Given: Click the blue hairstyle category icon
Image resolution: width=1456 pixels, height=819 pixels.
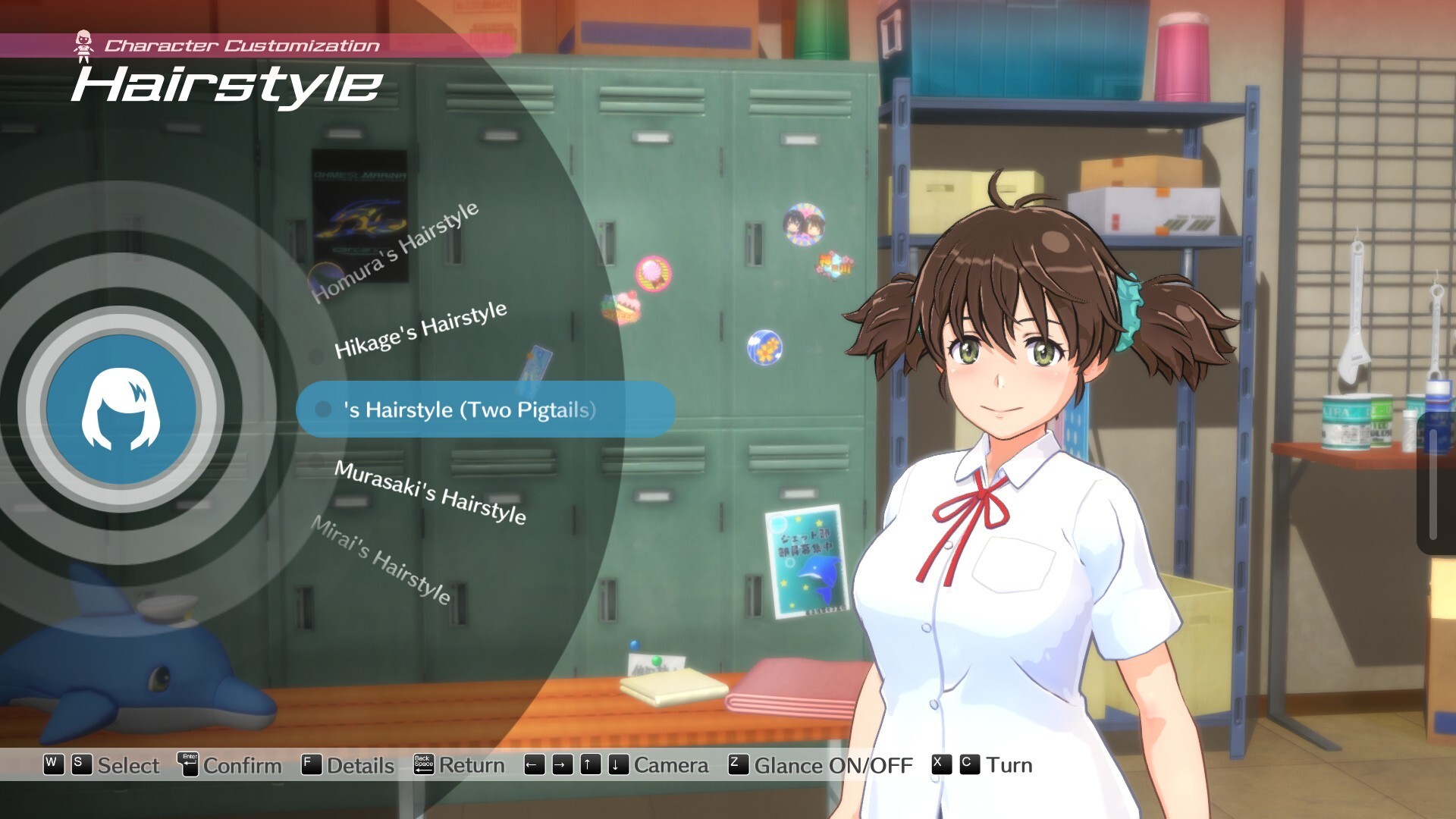Looking at the screenshot, I should pyautogui.click(x=121, y=409).
